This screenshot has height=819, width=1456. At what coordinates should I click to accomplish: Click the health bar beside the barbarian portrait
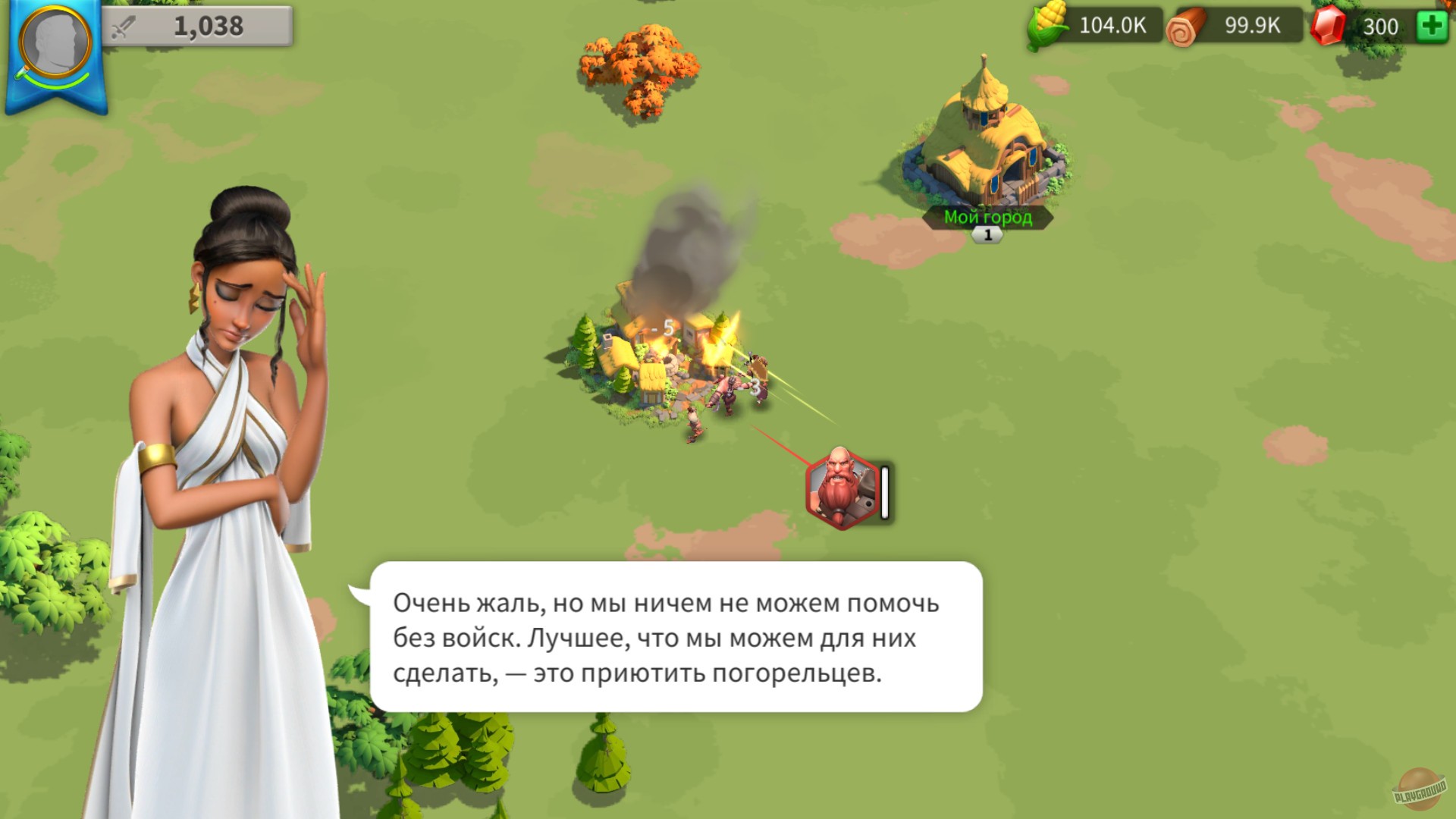pos(883,492)
